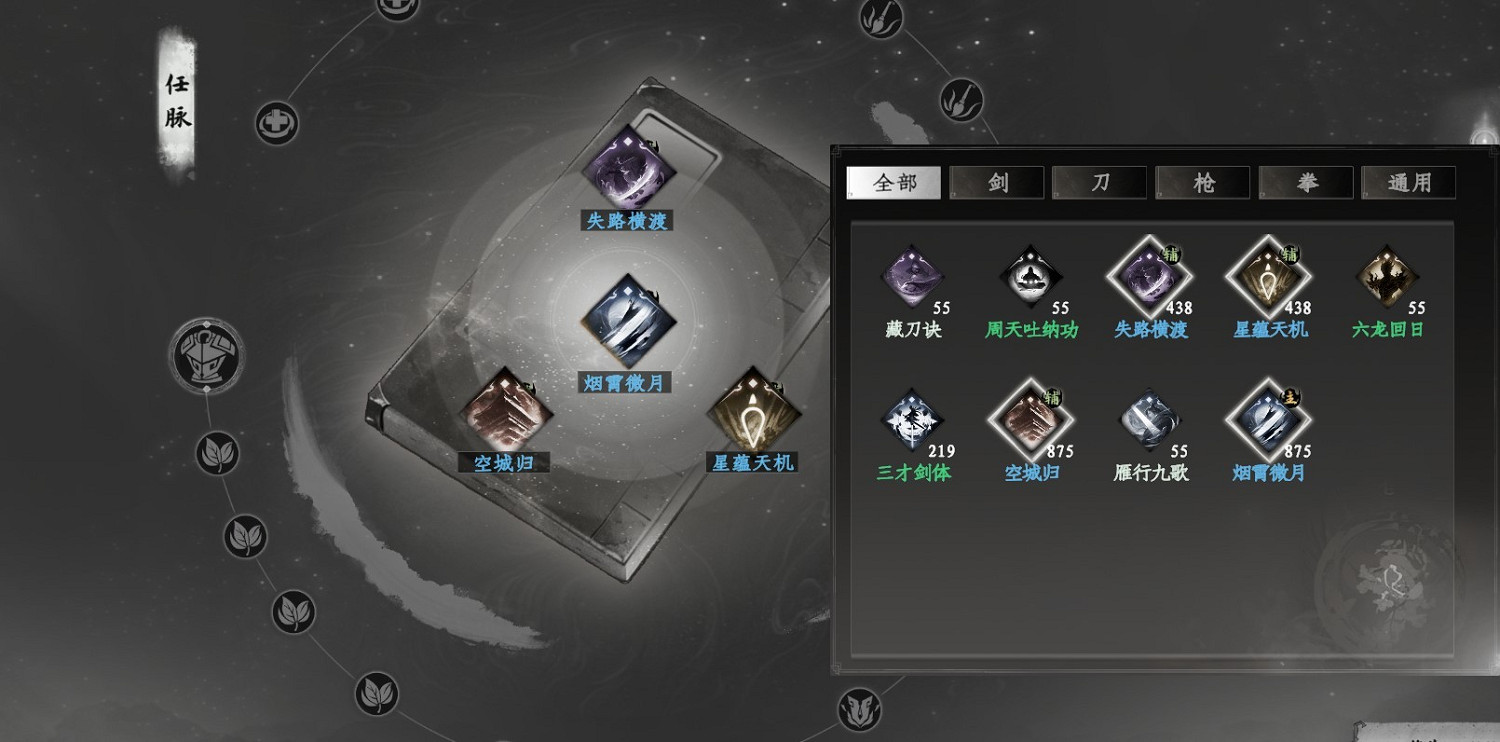Image resolution: width=1500 pixels, height=742 pixels.
Task: Select the 星蕴天机 slot on the book
Action: point(752,413)
